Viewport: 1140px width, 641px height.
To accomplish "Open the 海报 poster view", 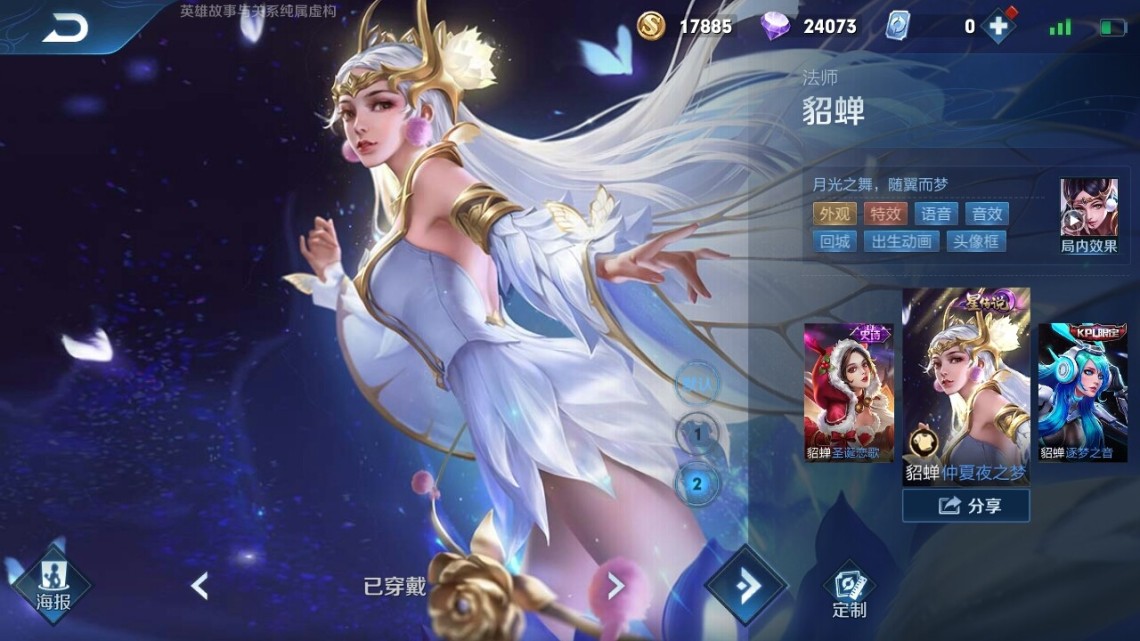I will tap(52, 586).
